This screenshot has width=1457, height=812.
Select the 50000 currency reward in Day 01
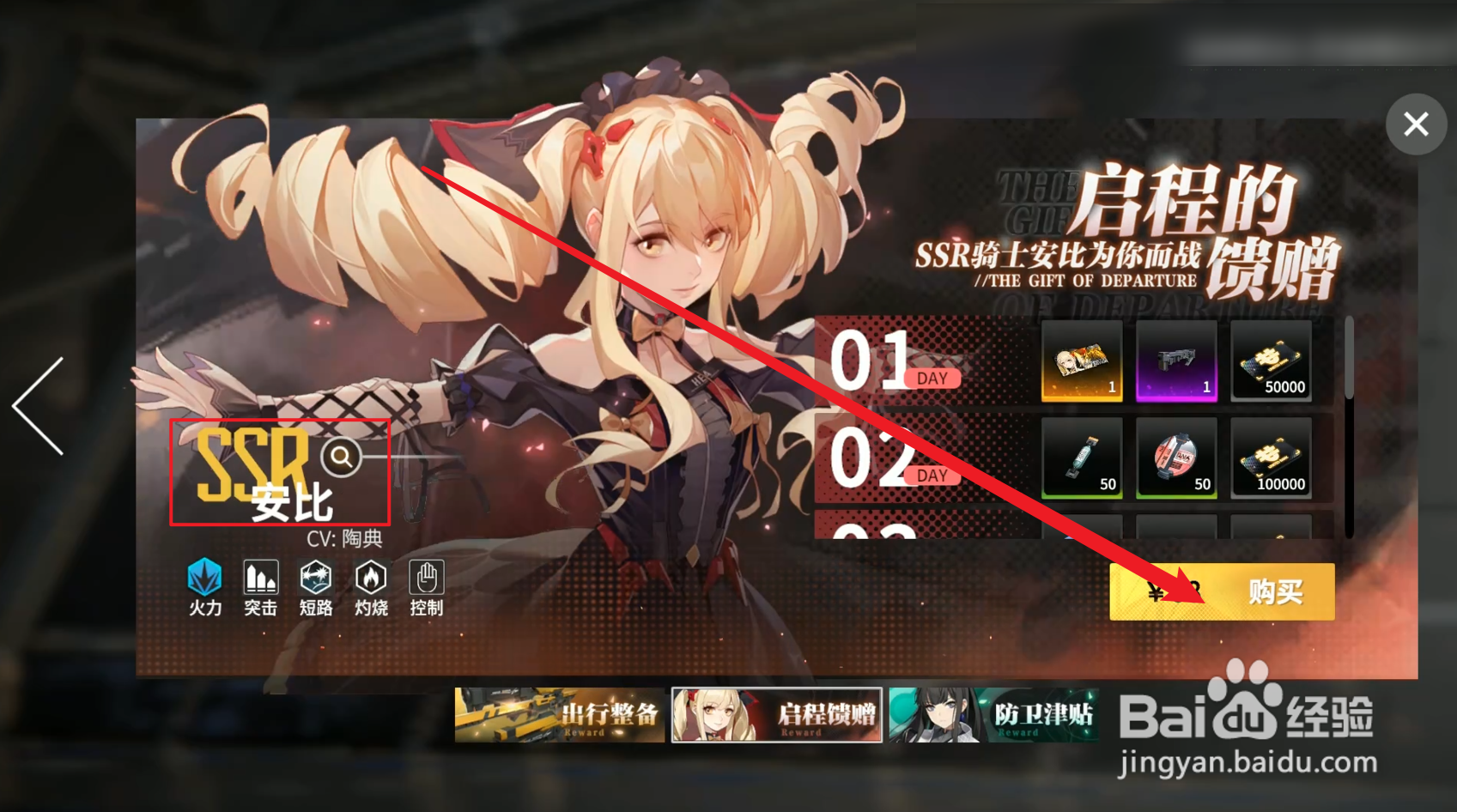1272,362
